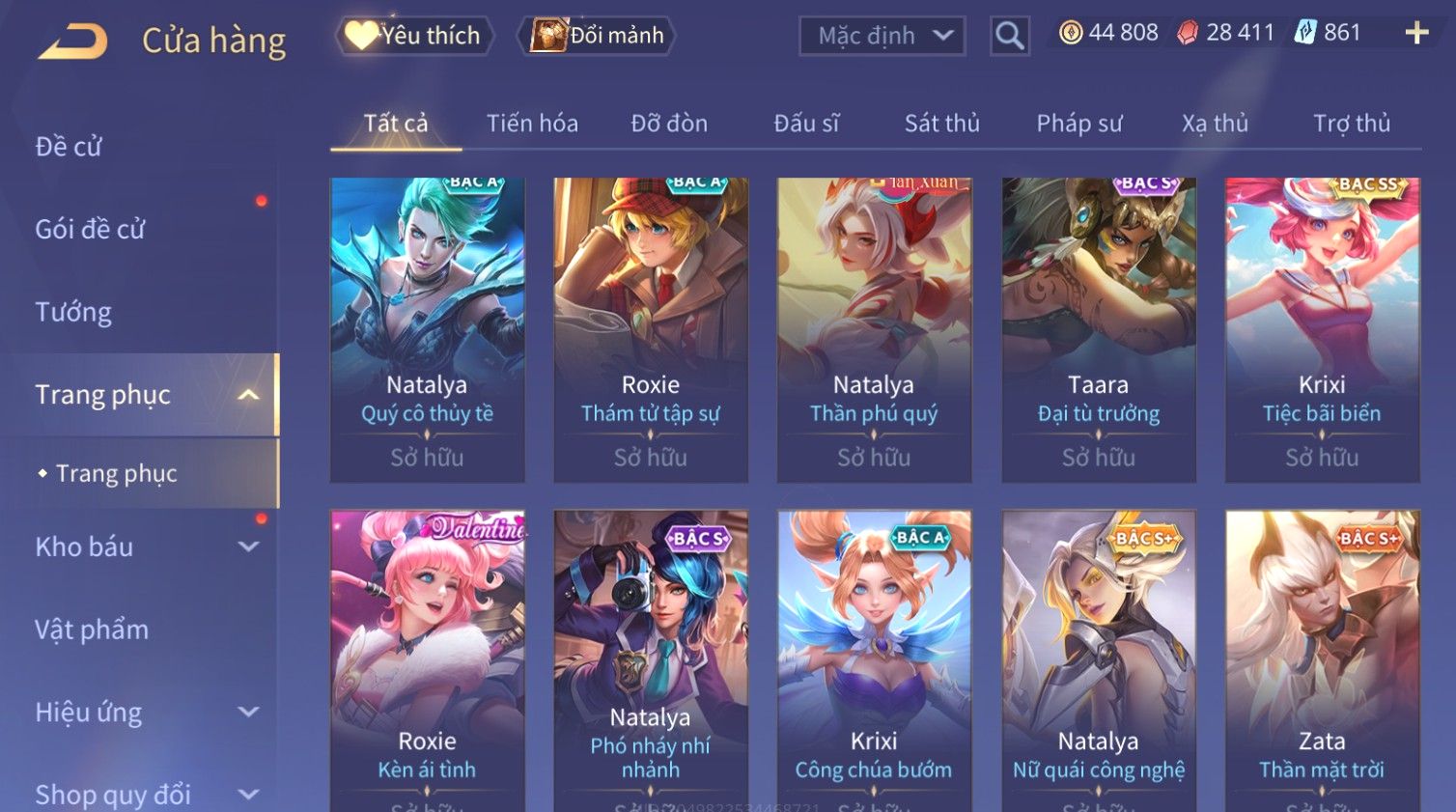Screen dimensions: 1456x812
Task: Open the Gói đề cử section
Action: click(x=90, y=230)
